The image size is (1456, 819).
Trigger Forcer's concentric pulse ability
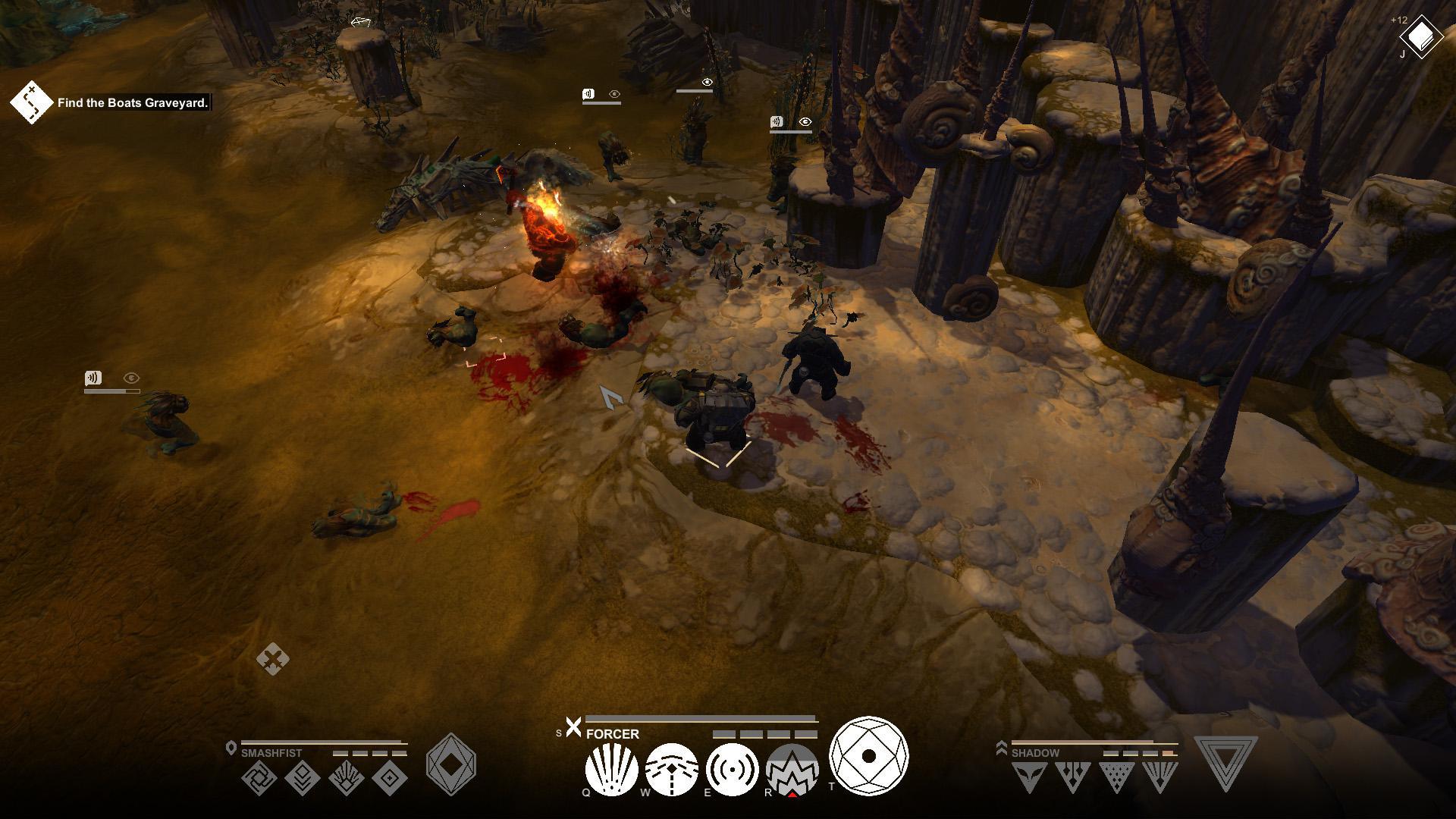(x=732, y=770)
